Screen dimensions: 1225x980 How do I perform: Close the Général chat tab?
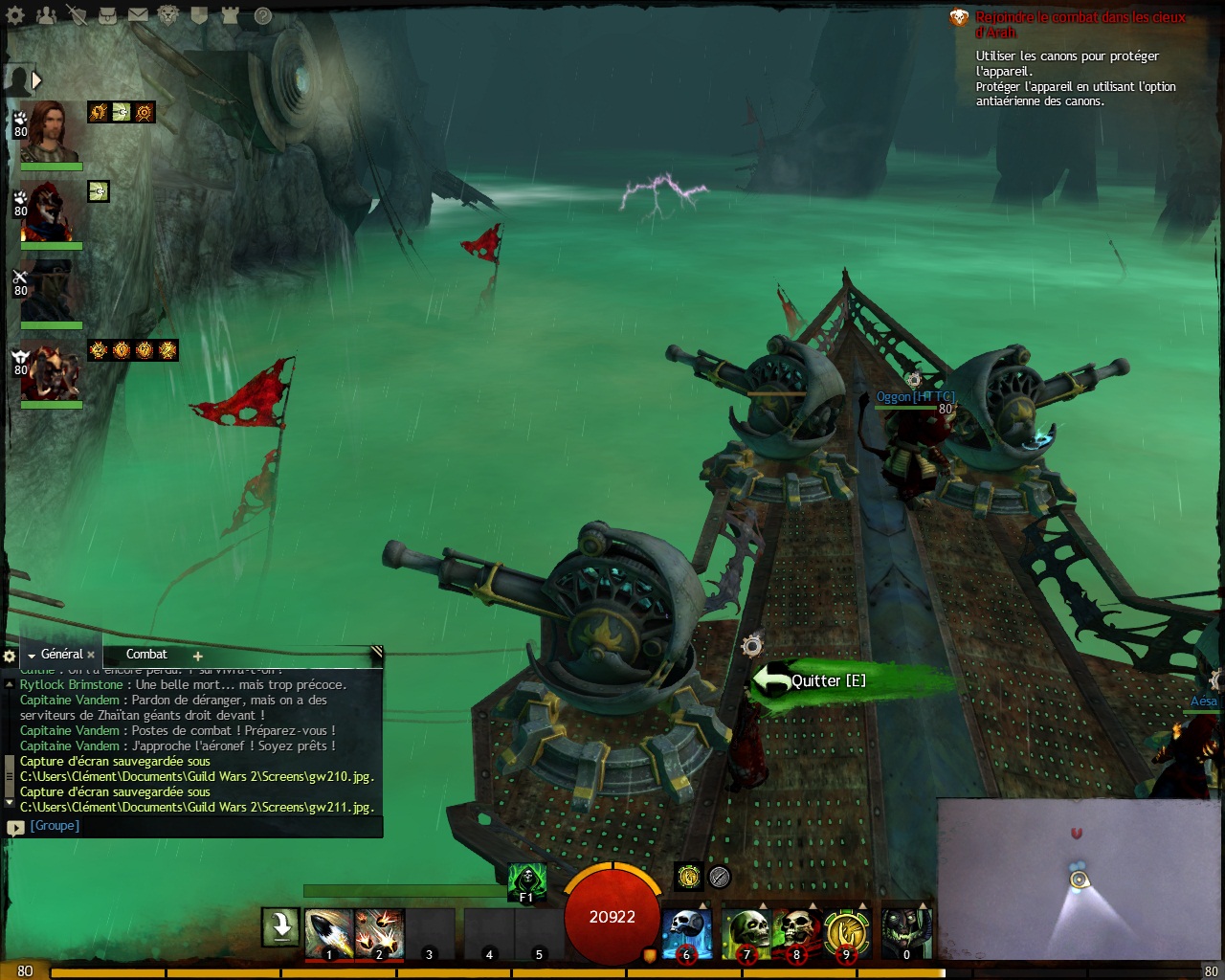91,656
